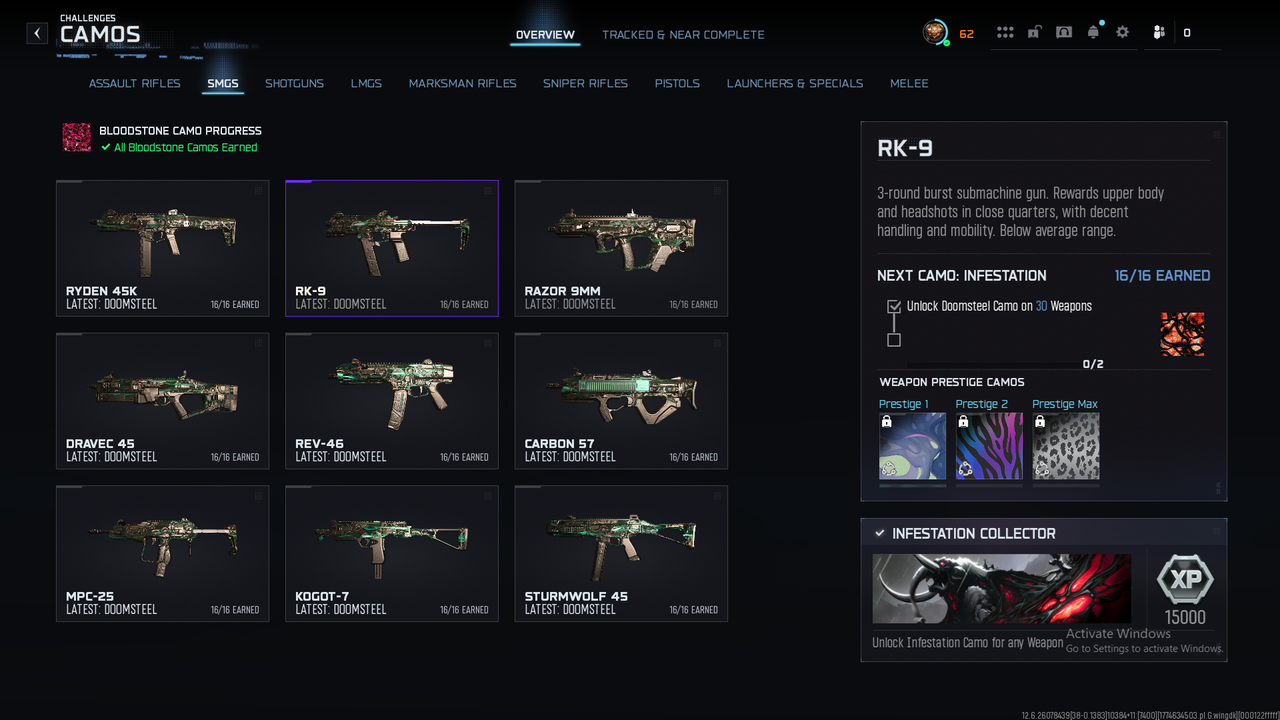
Task: Choose the Pistols category
Action: [677, 84]
